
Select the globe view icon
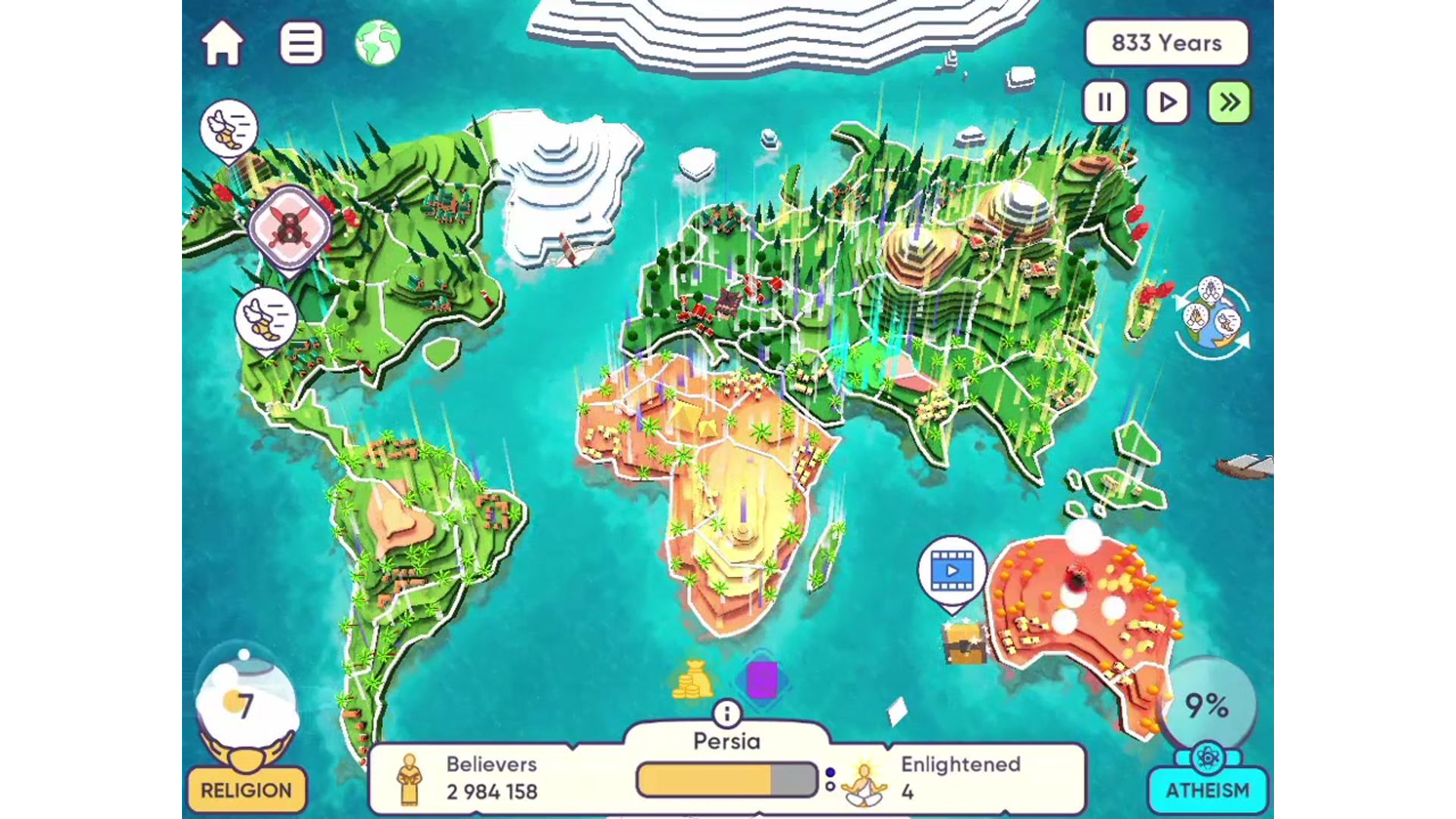pyautogui.click(x=381, y=43)
